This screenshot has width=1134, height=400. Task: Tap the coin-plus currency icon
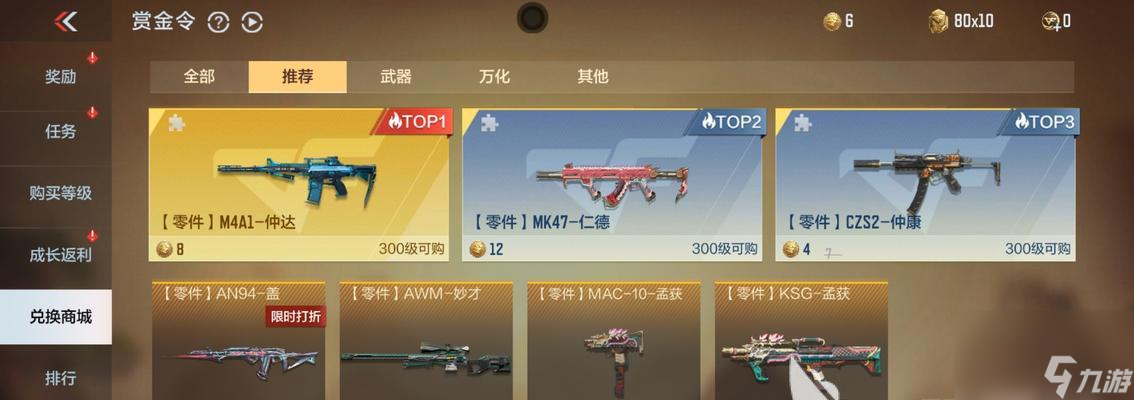coord(1052,21)
